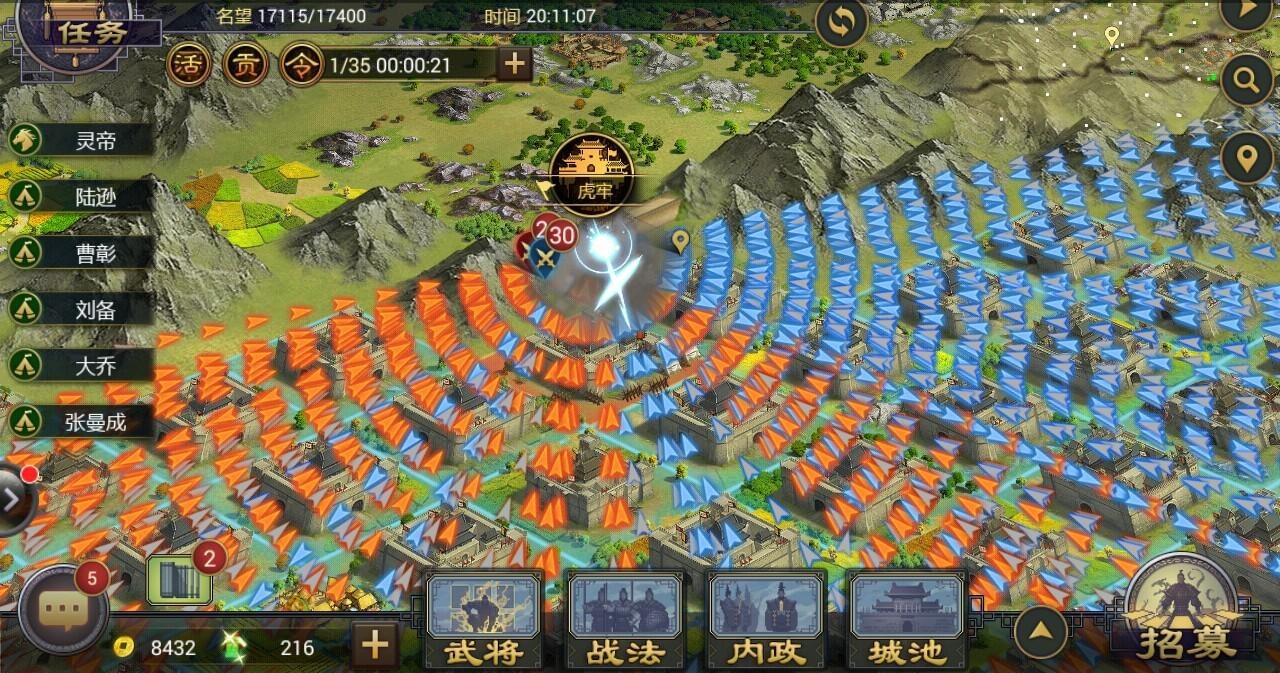Screen dimensions: 1280x673
Task: Choose general 大乔 from the list
Action: [82, 364]
